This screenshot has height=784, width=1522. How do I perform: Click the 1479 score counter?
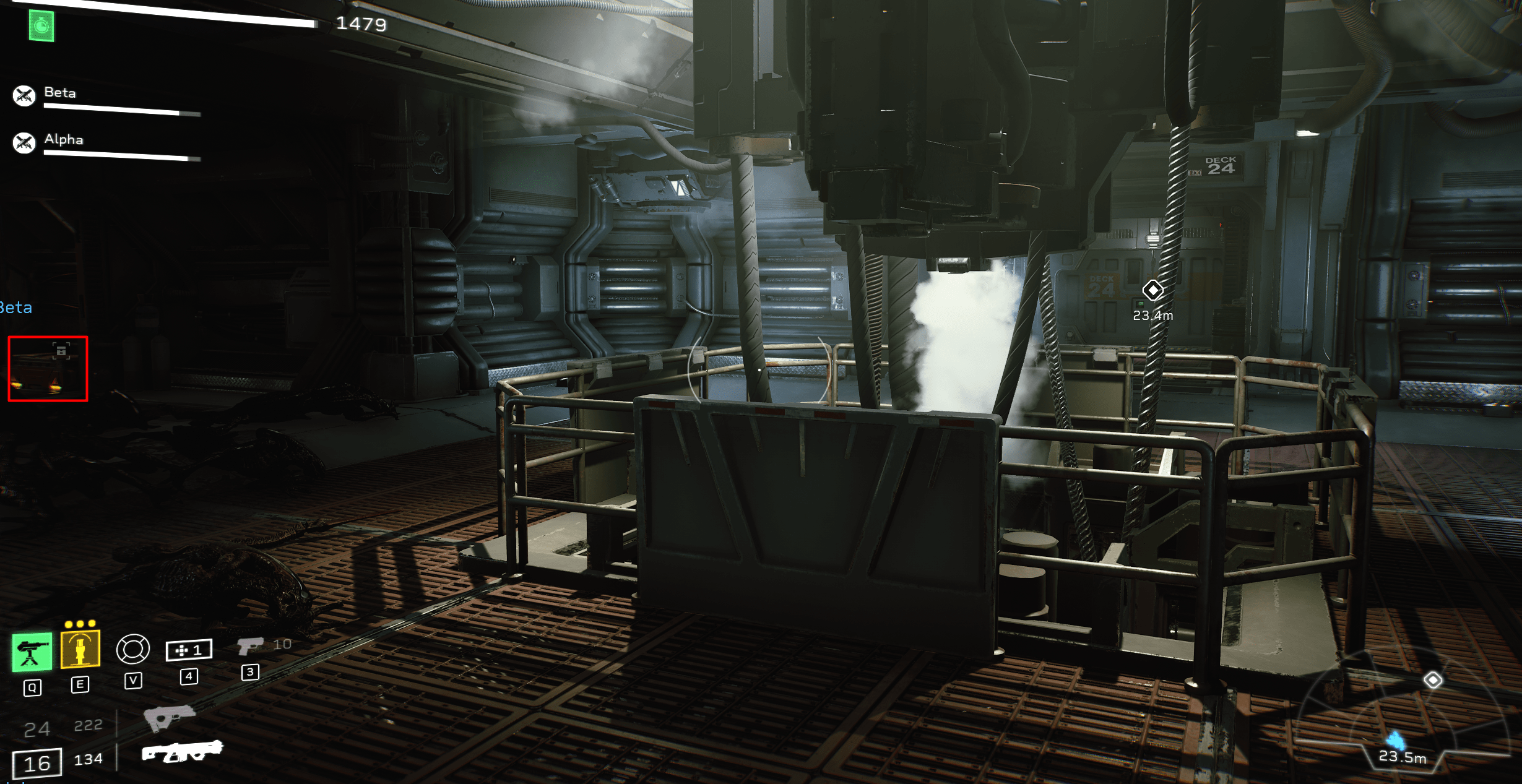(x=361, y=25)
